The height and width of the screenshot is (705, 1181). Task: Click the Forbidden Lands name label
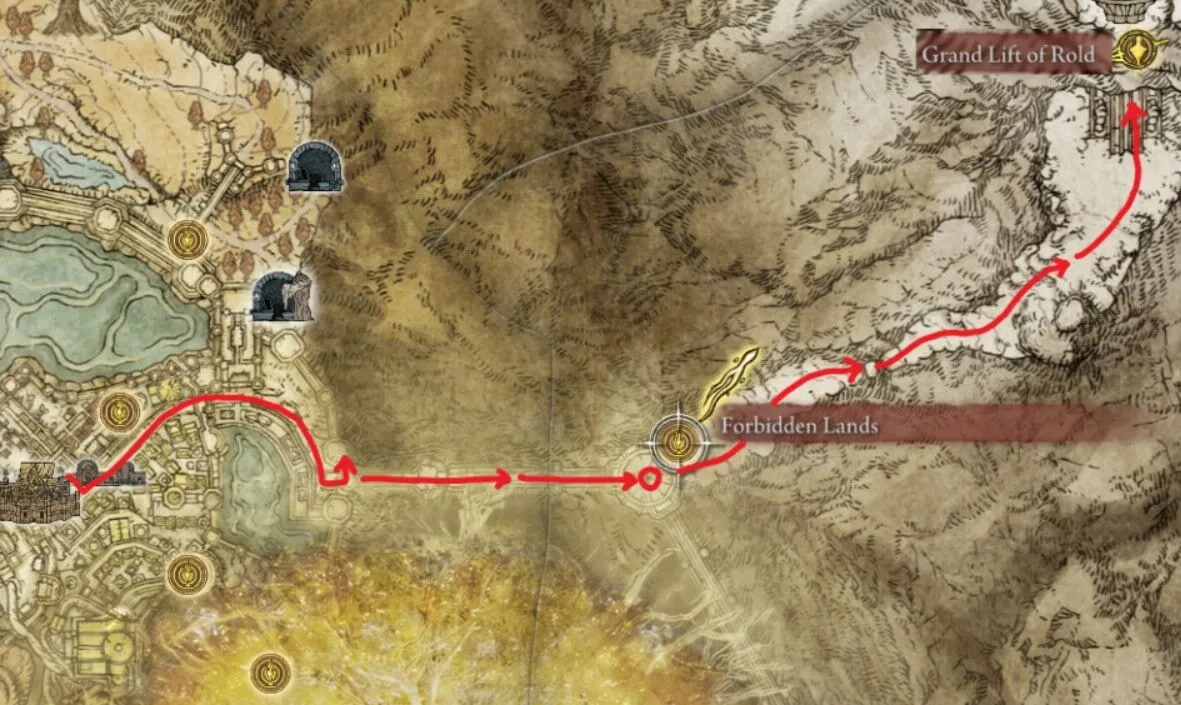[x=799, y=426]
